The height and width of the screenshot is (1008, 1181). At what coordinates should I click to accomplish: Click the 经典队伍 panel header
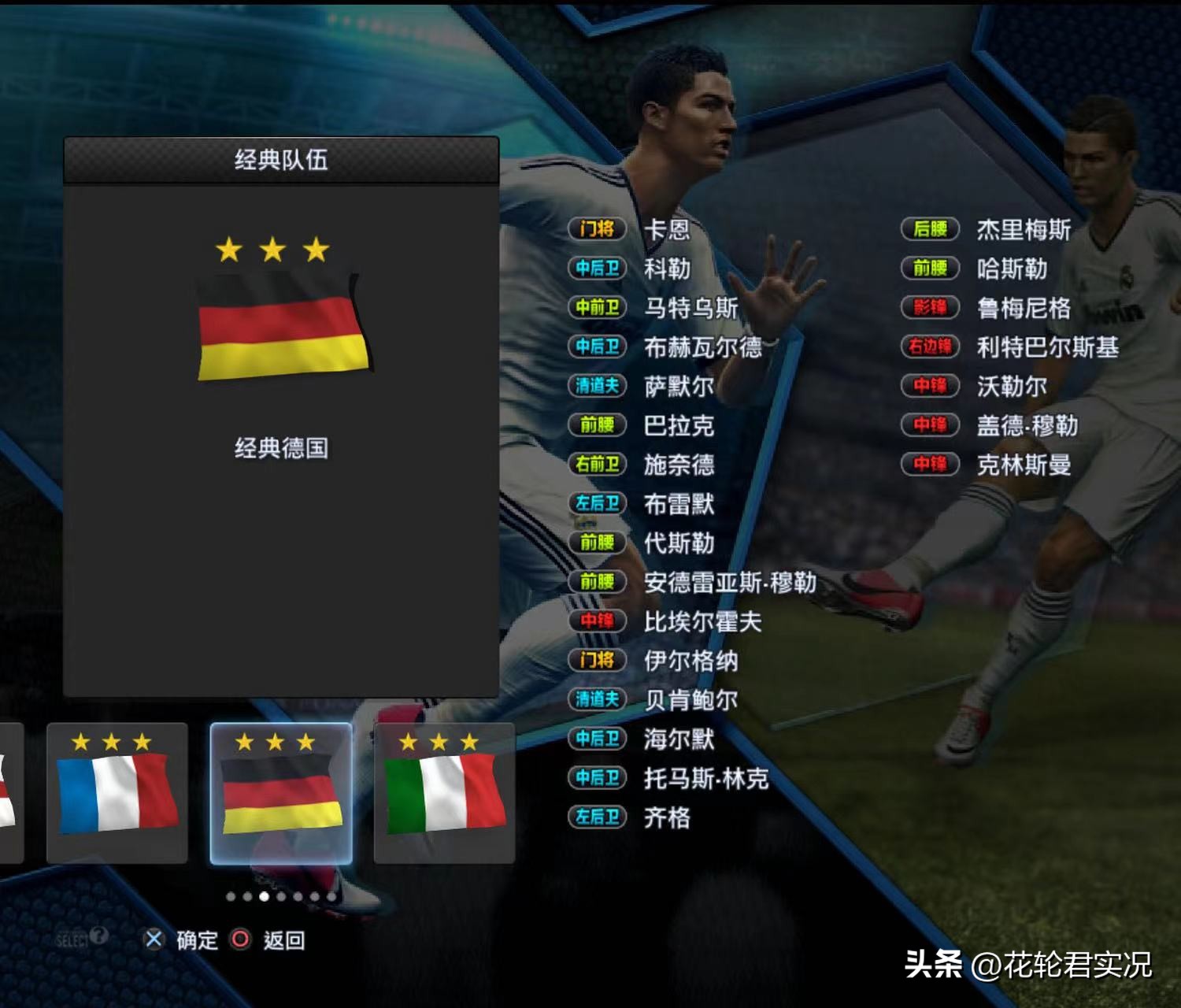[x=281, y=160]
